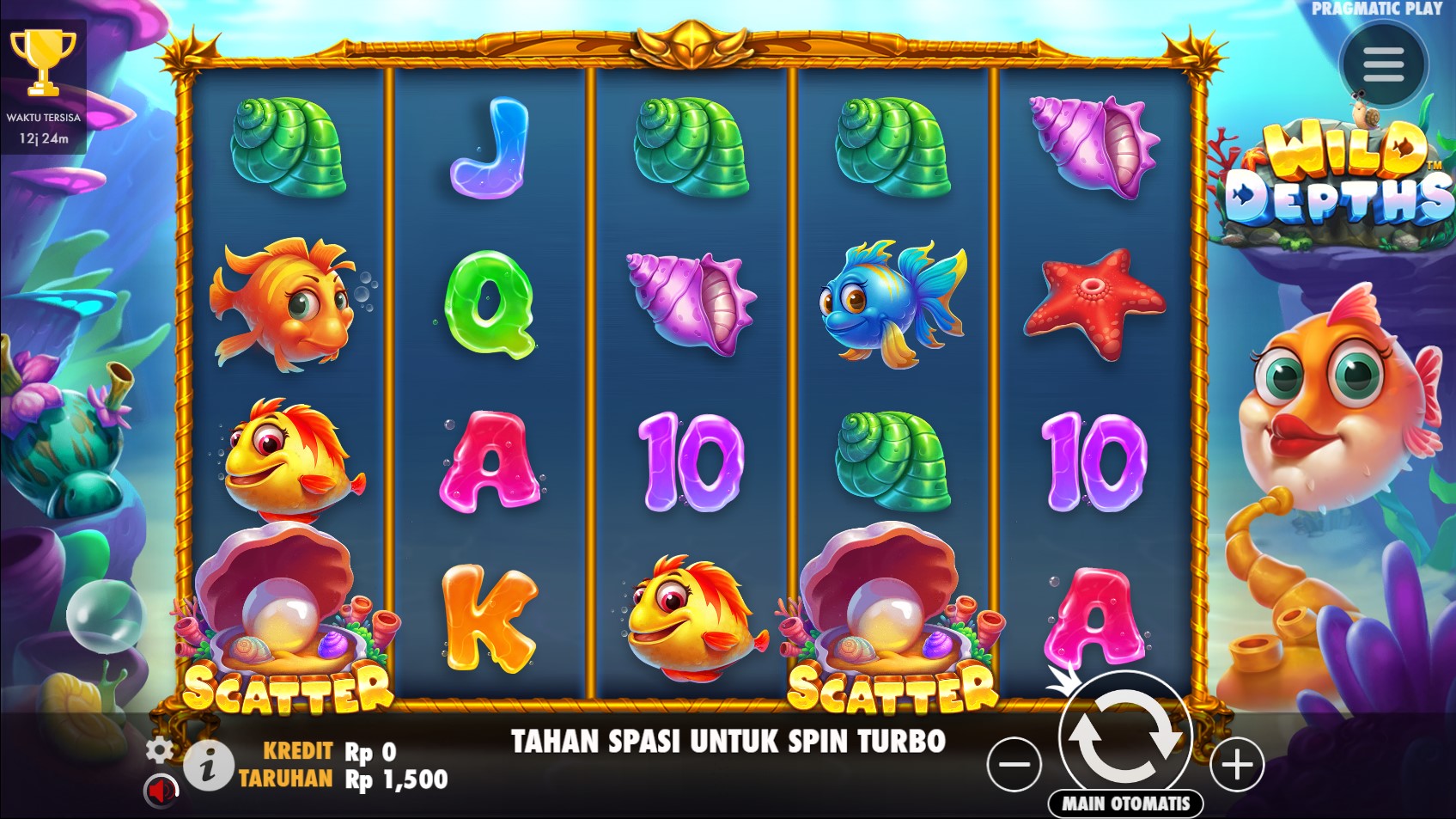
Task: Activate Main Otomatis autoplay
Action: point(1125,804)
